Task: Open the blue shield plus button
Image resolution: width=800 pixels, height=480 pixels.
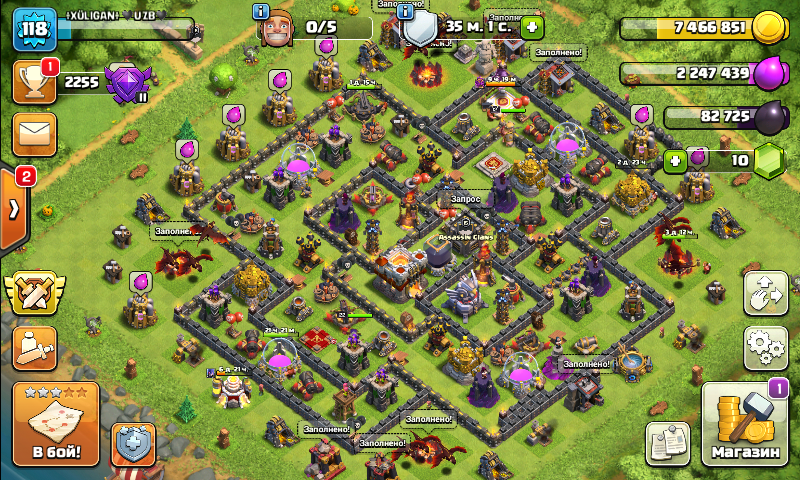Action: click(133, 444)
